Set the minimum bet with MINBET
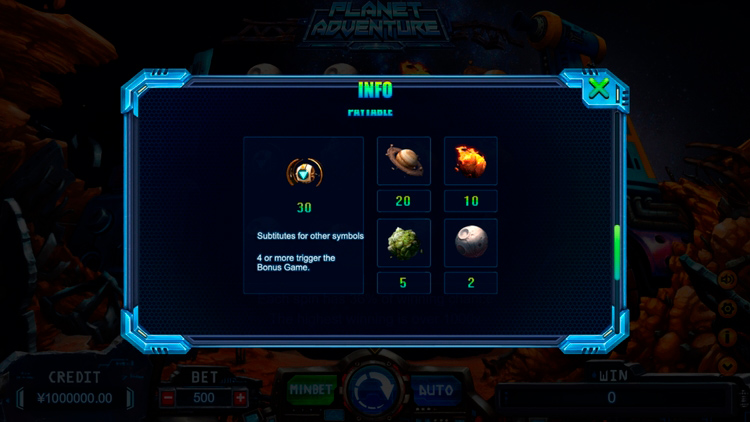Screen dimensions: 750x422 click(313, 389)
